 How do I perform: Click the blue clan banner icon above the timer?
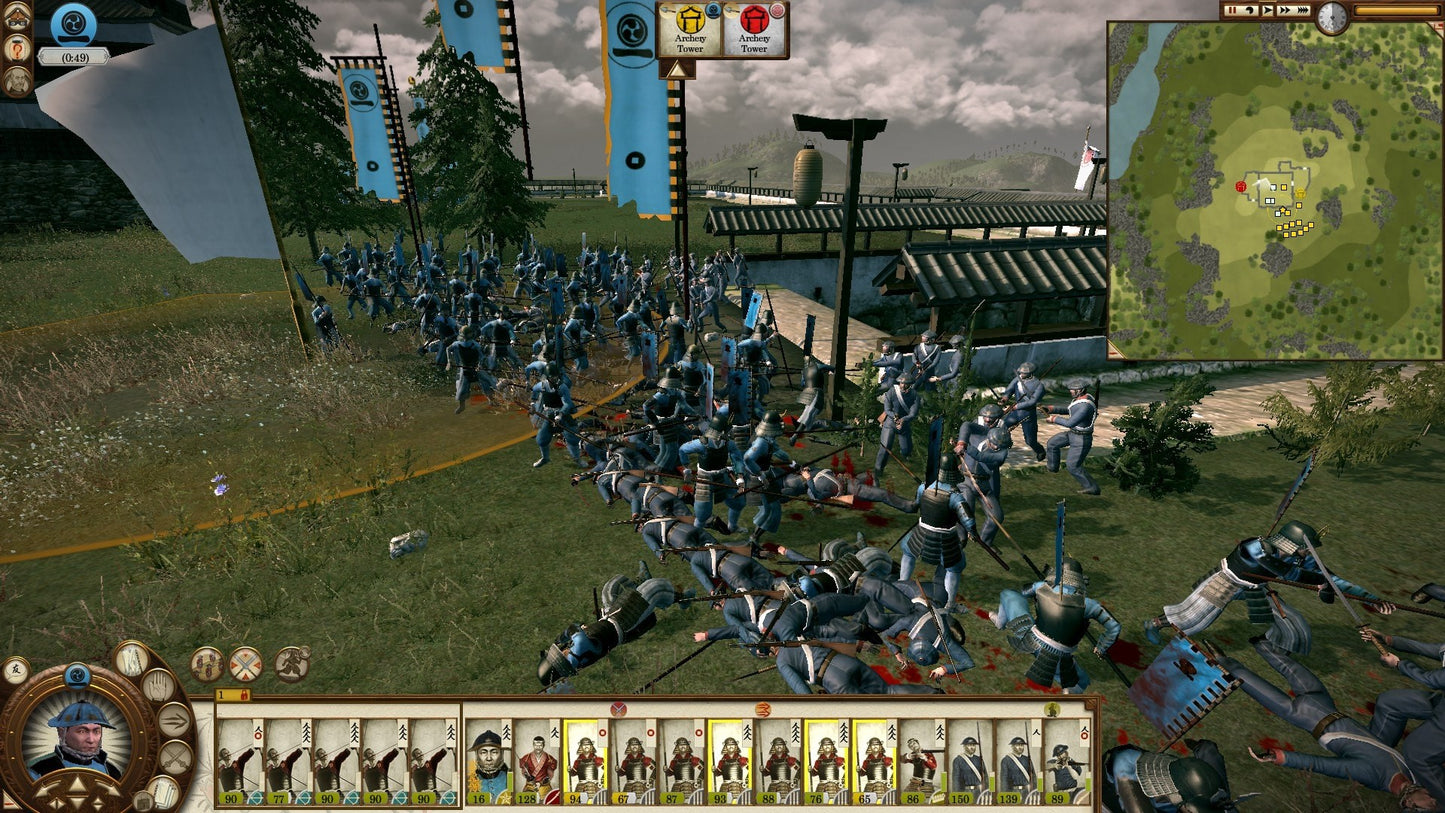tap(75, 24)
